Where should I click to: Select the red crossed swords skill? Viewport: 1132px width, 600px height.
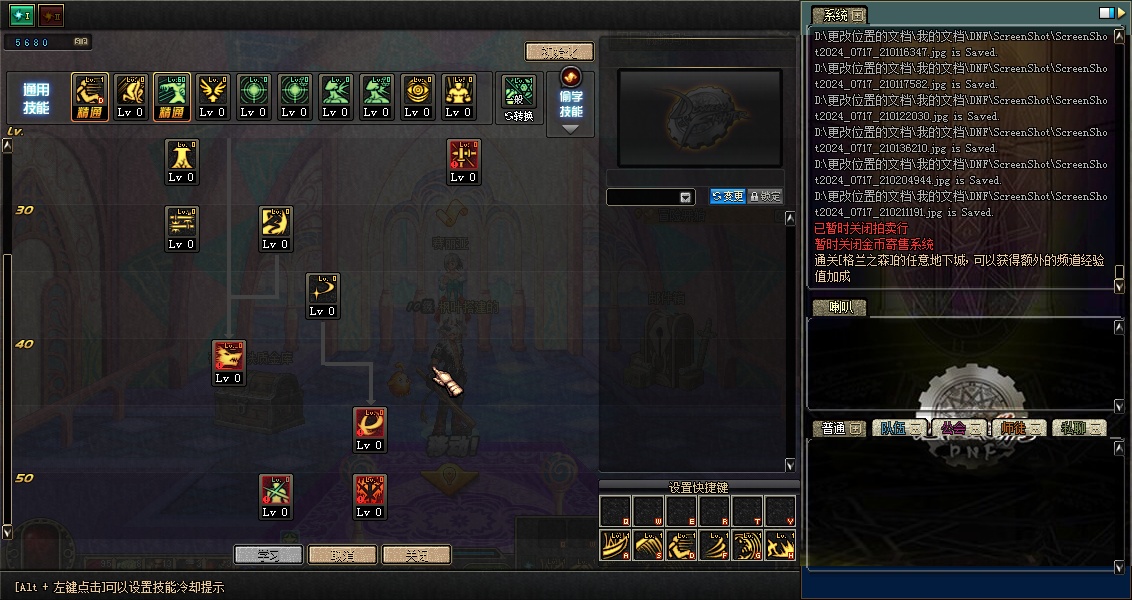click(370, 491)
